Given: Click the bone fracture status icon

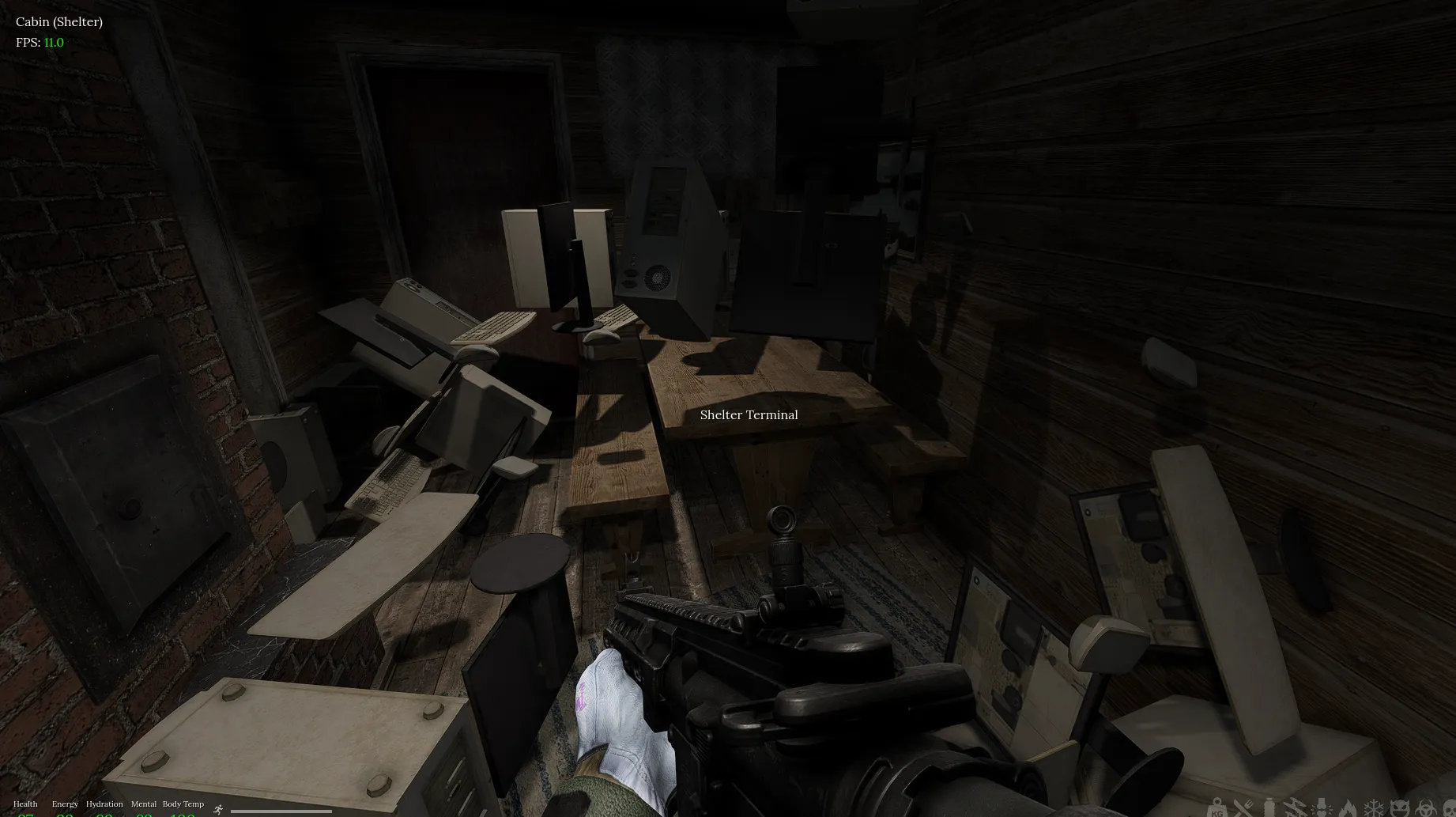Looking at the screenshot, I should click(1322, 808).
